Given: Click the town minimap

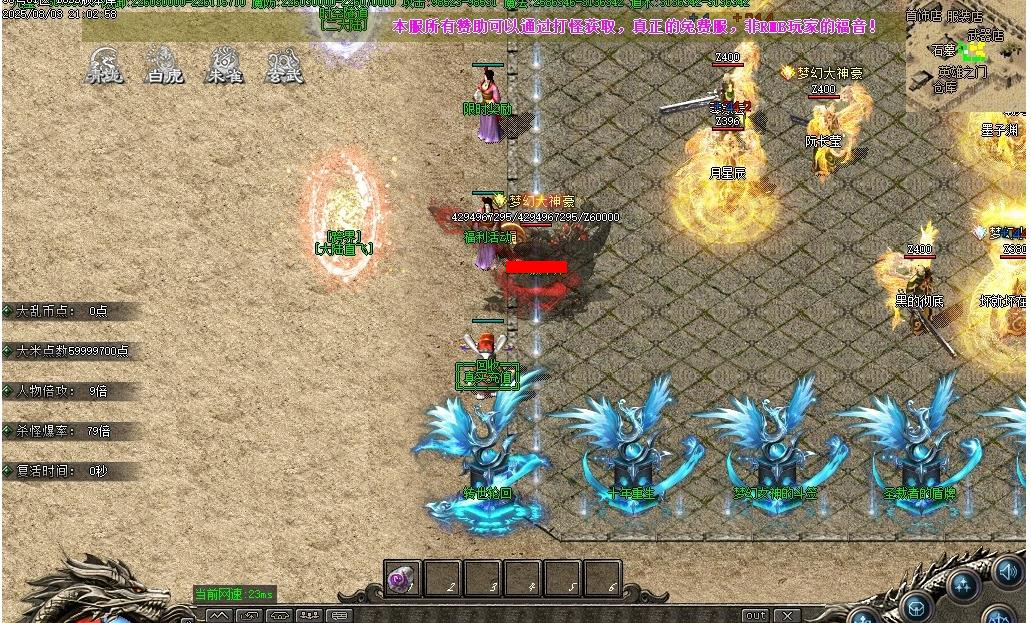Looking at the screenshot, I should [965, 55].
